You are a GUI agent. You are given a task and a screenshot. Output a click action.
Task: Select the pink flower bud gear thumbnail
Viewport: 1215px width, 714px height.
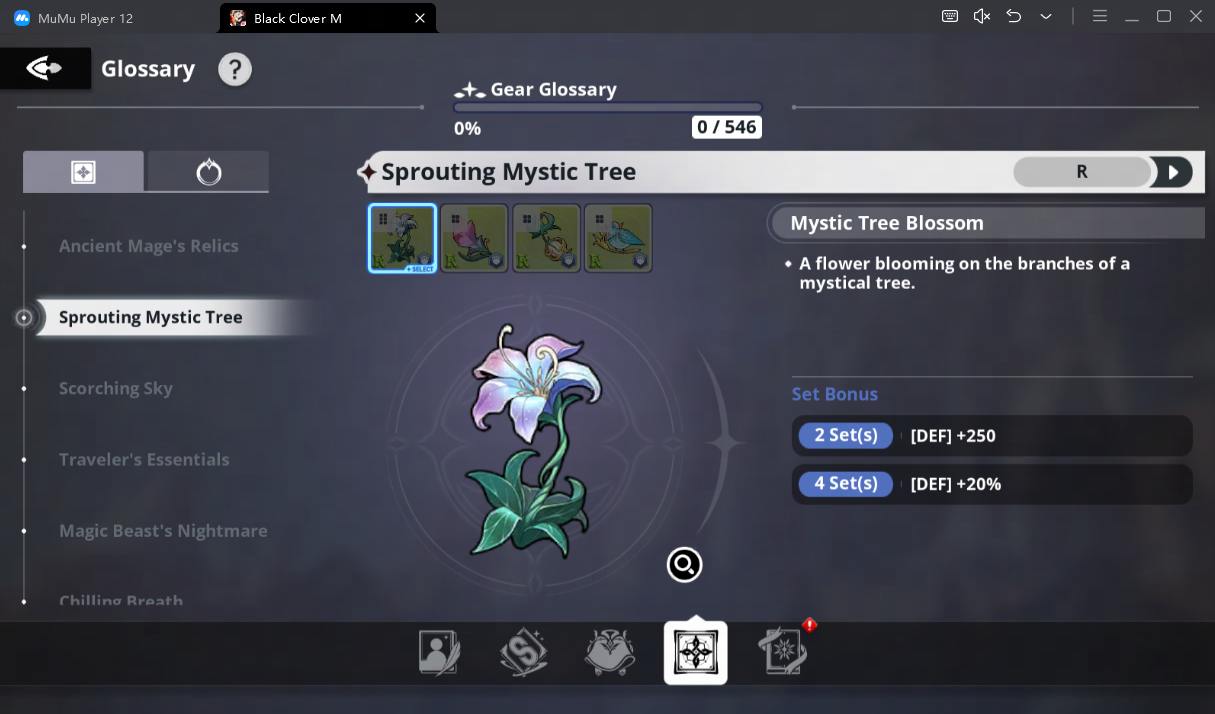(475, 238)
